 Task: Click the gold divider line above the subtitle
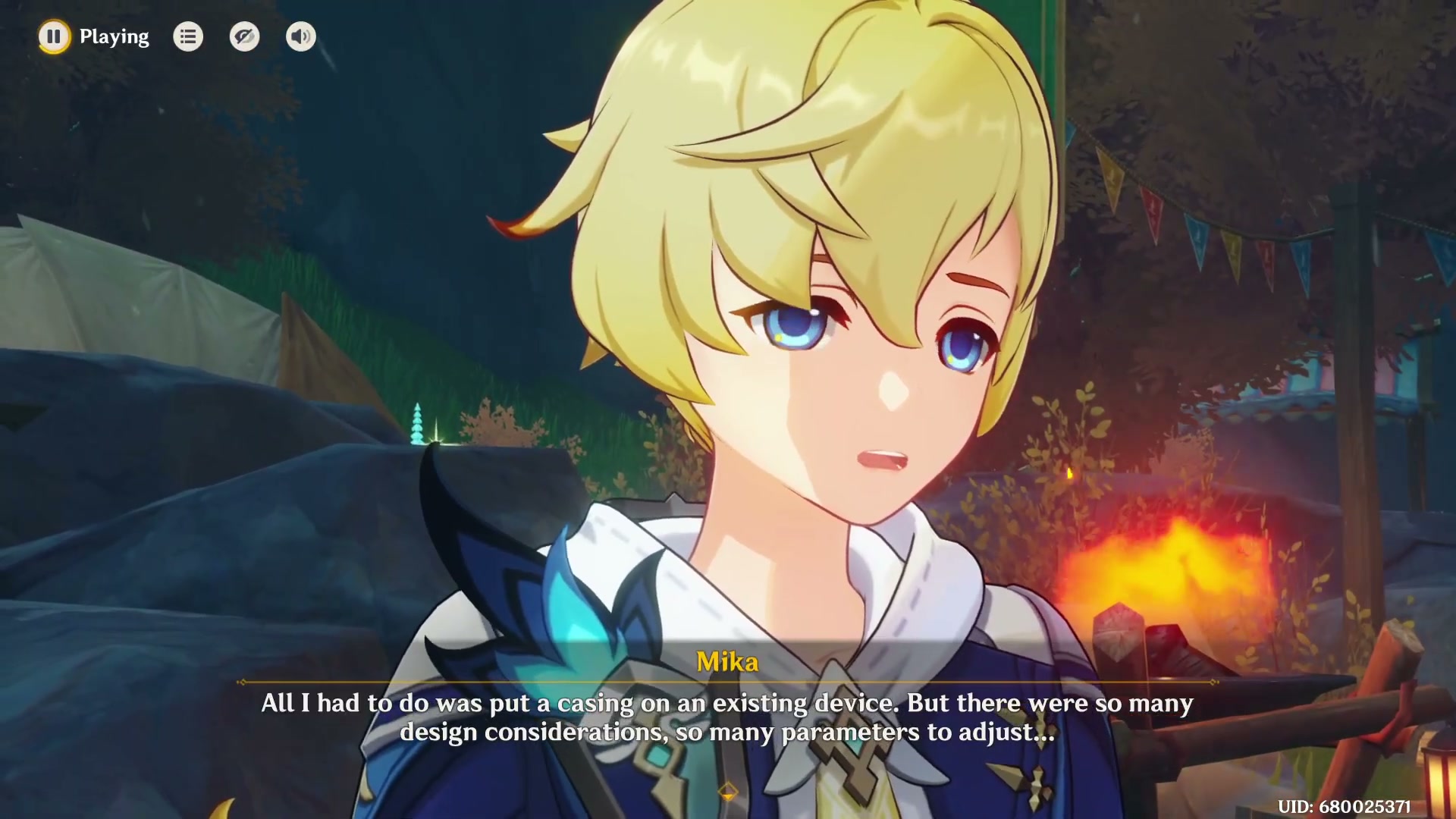(728, 681)
